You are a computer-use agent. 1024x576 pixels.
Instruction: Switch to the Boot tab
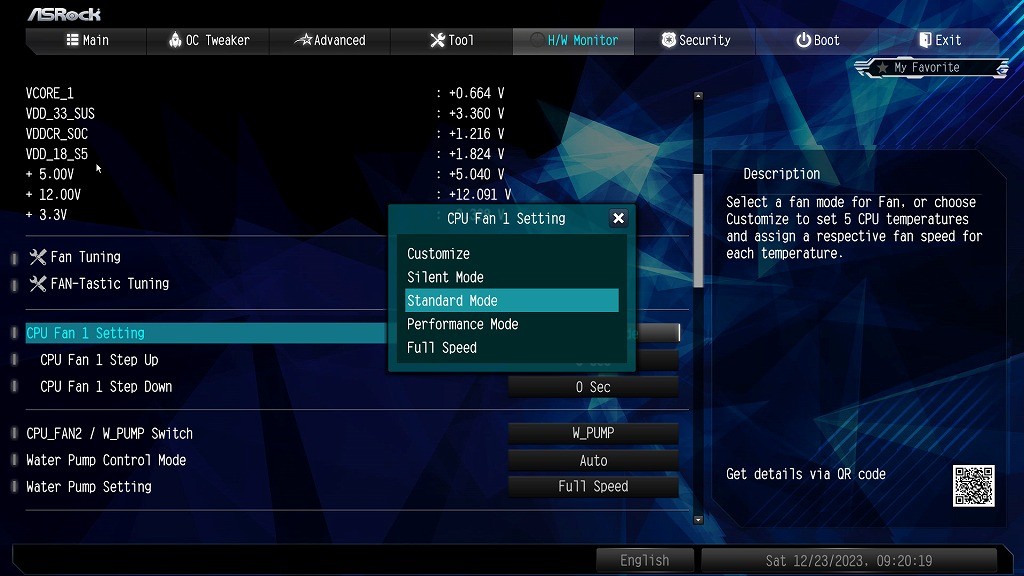click(818, 40)
